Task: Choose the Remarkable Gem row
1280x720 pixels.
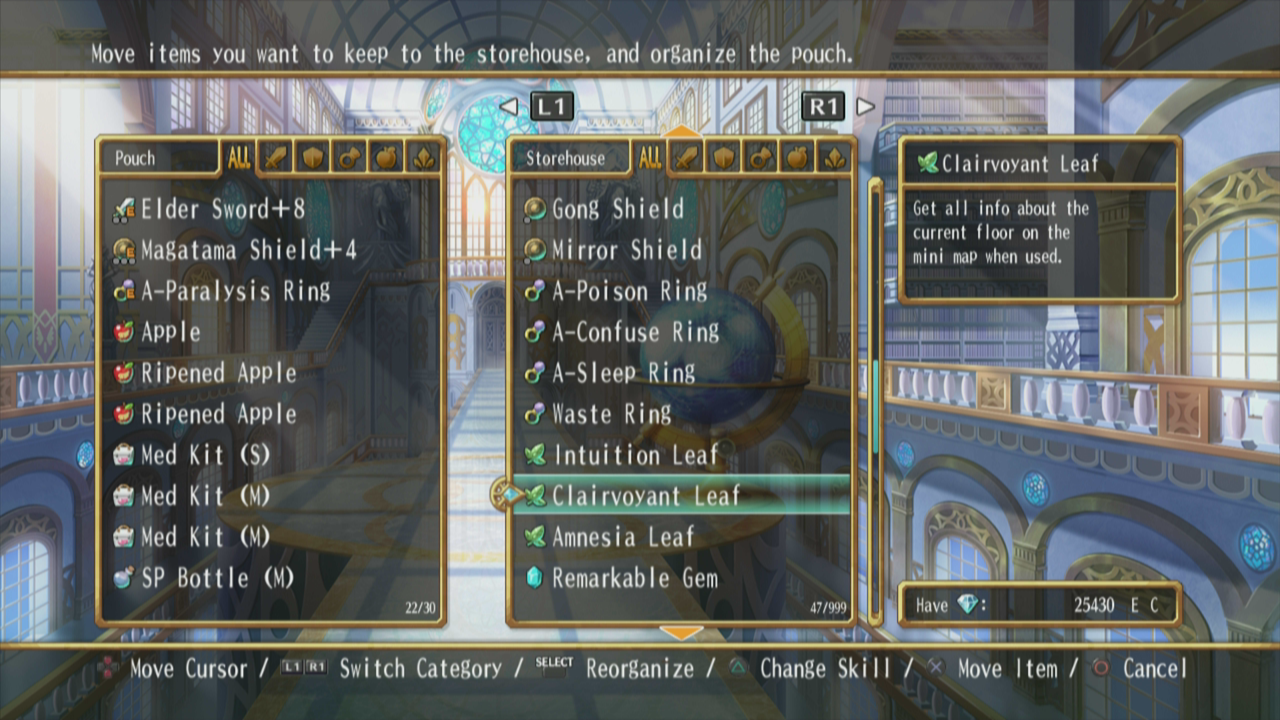Action: (634, 578)
